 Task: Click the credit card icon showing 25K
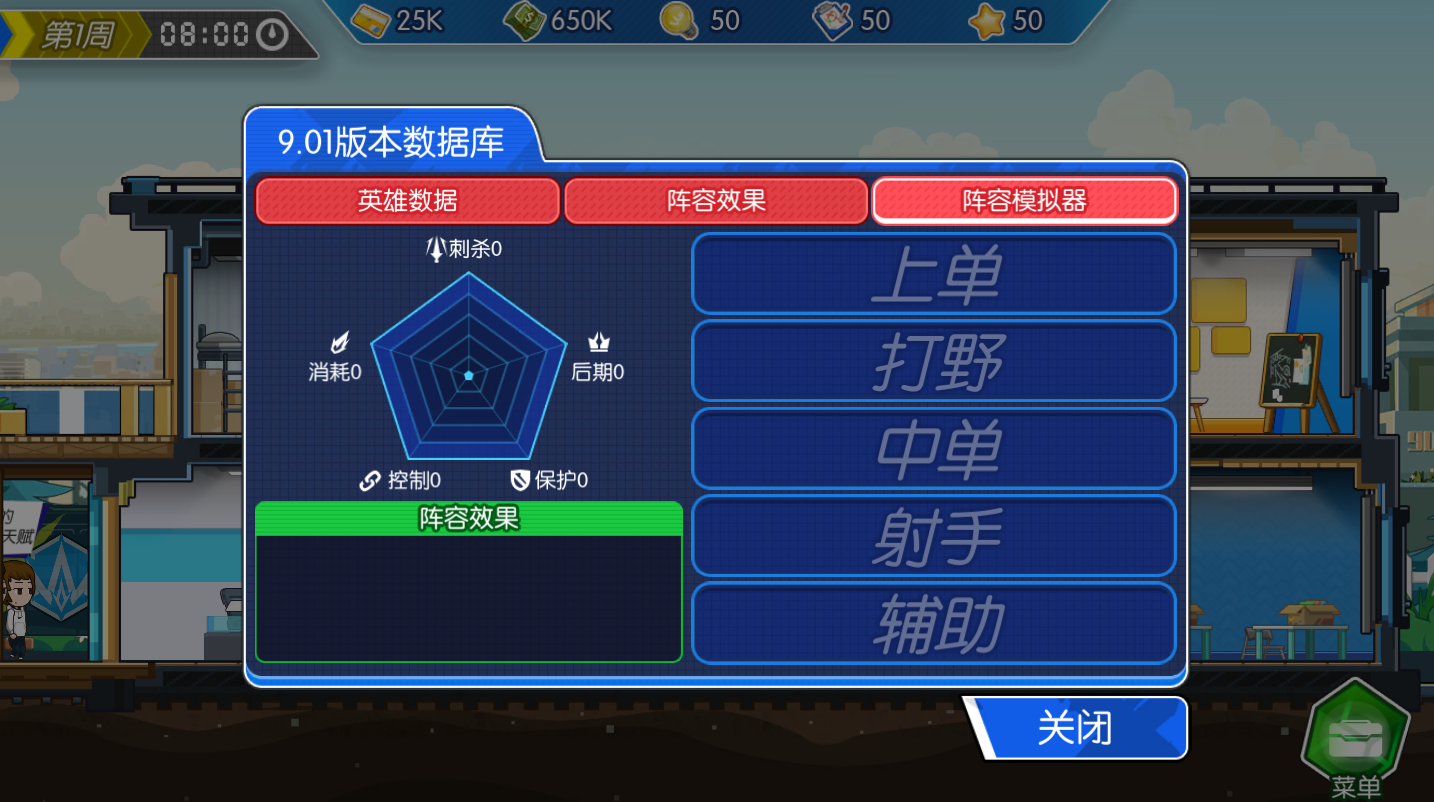point(372,20)
